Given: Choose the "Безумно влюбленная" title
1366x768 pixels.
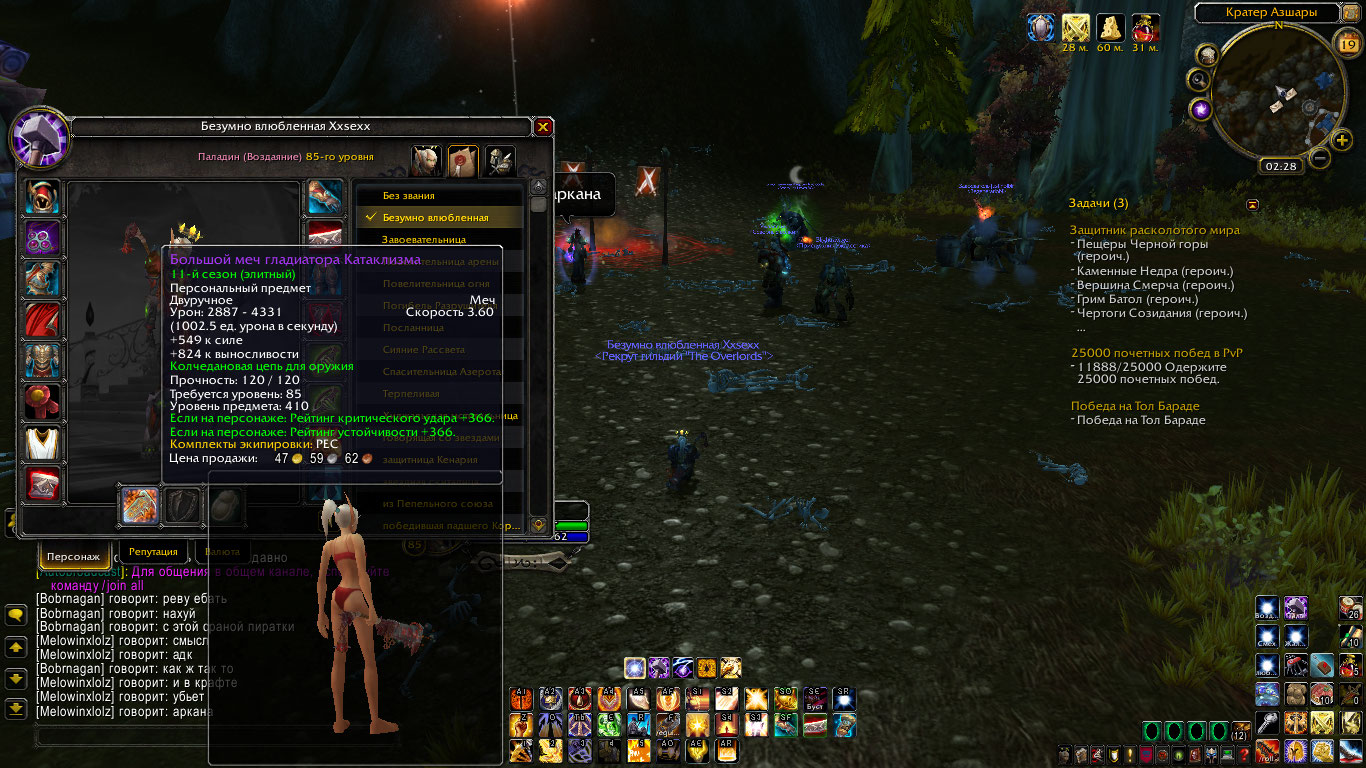Looking at the screenshot, I should pos(435,217).
